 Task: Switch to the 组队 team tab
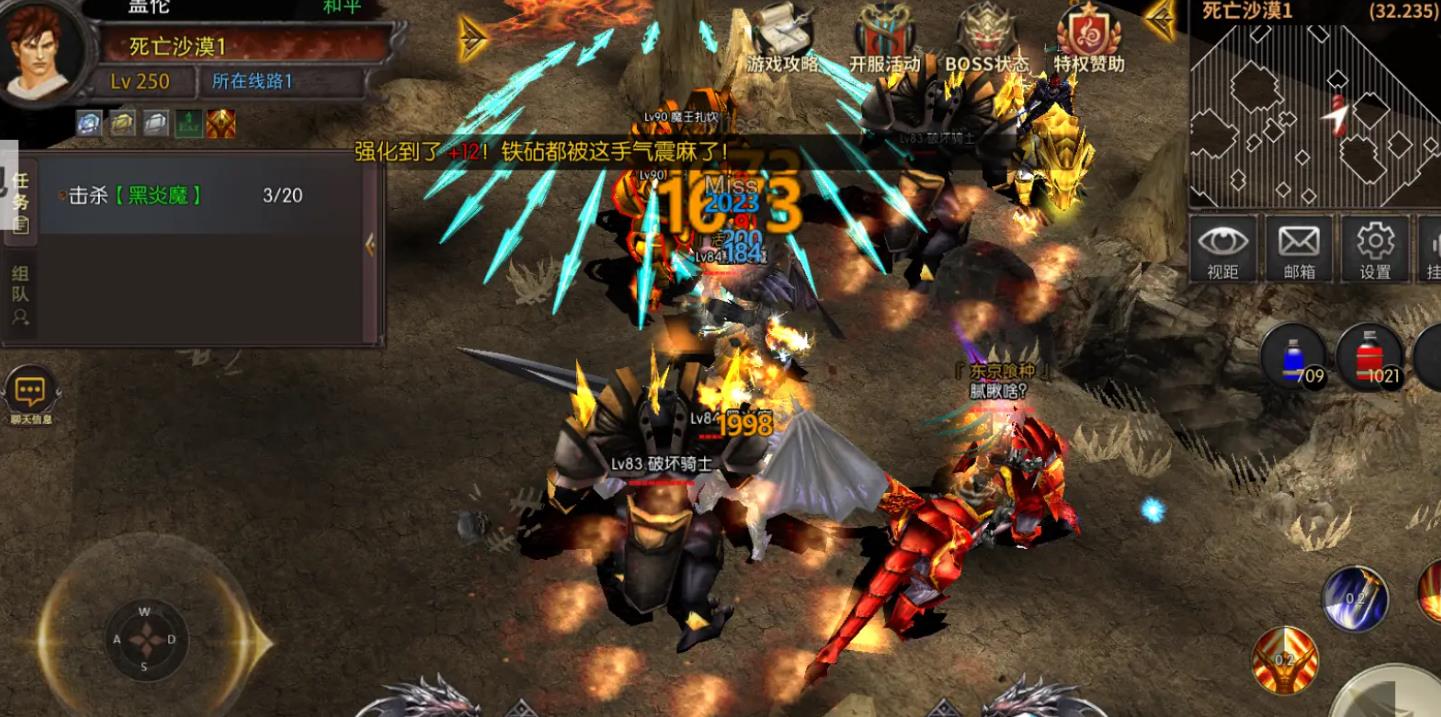coord(20,297)
